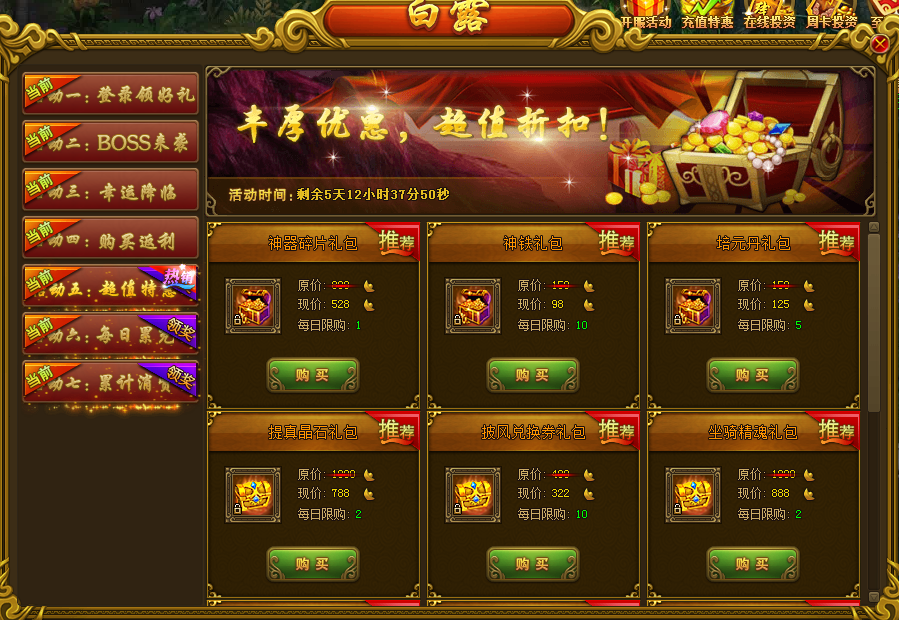This screenshot has width=899, height=620.
Task: Buy the 披风兑换券礼包 pack
Action: click(533, 564)
